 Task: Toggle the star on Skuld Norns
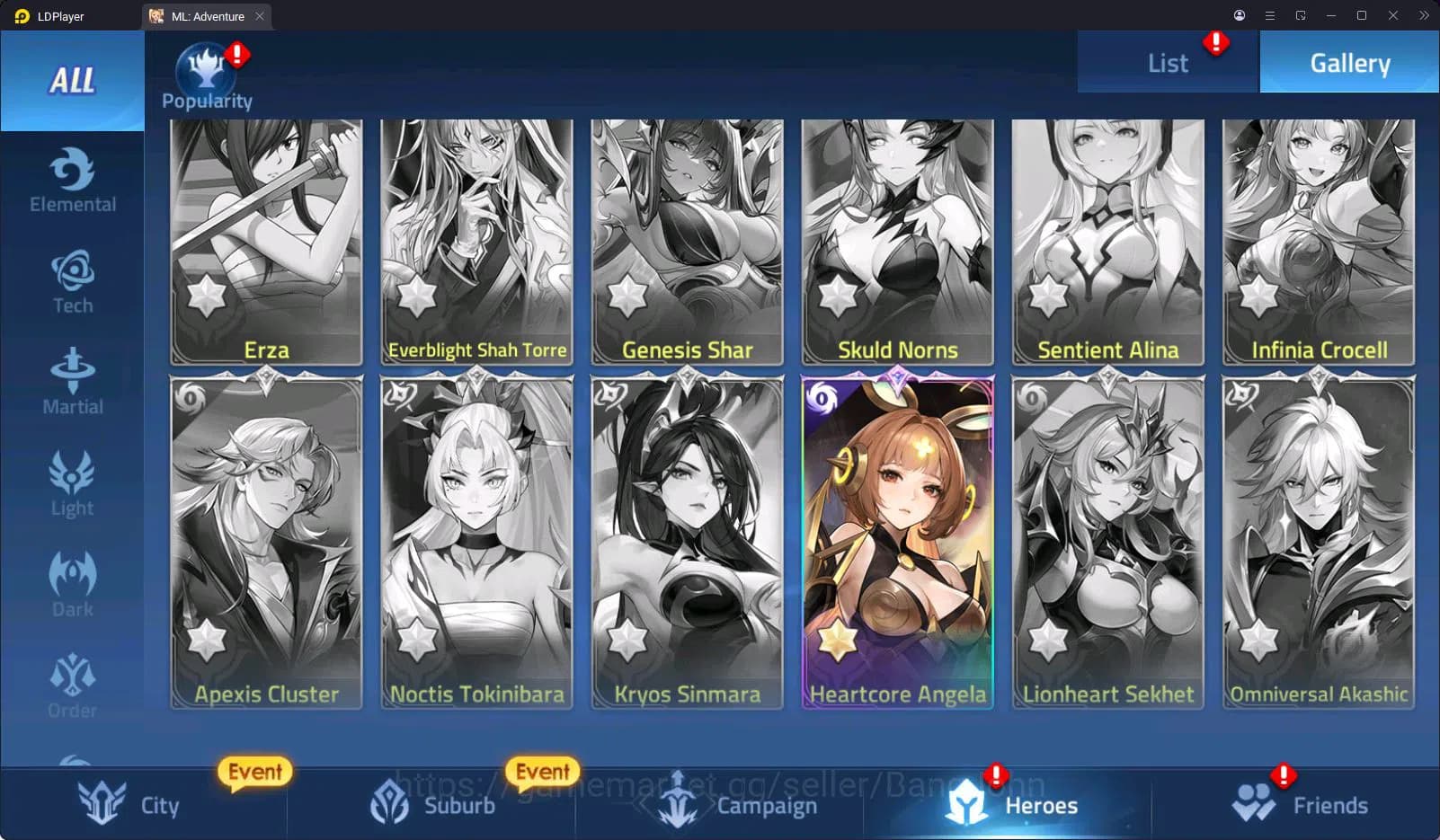838,296
